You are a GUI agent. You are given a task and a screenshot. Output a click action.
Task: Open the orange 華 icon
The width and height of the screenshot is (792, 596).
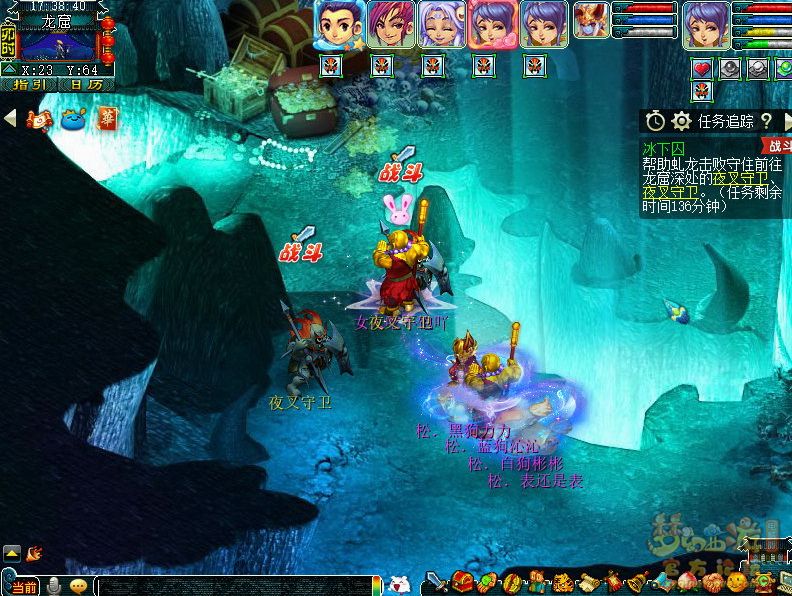pos(107,117)
